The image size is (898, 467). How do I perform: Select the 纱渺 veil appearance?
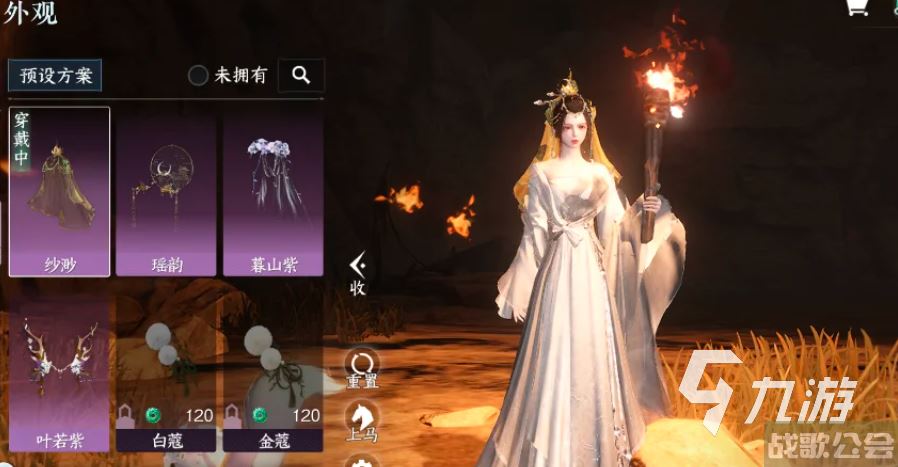click(x=60, y=191)
